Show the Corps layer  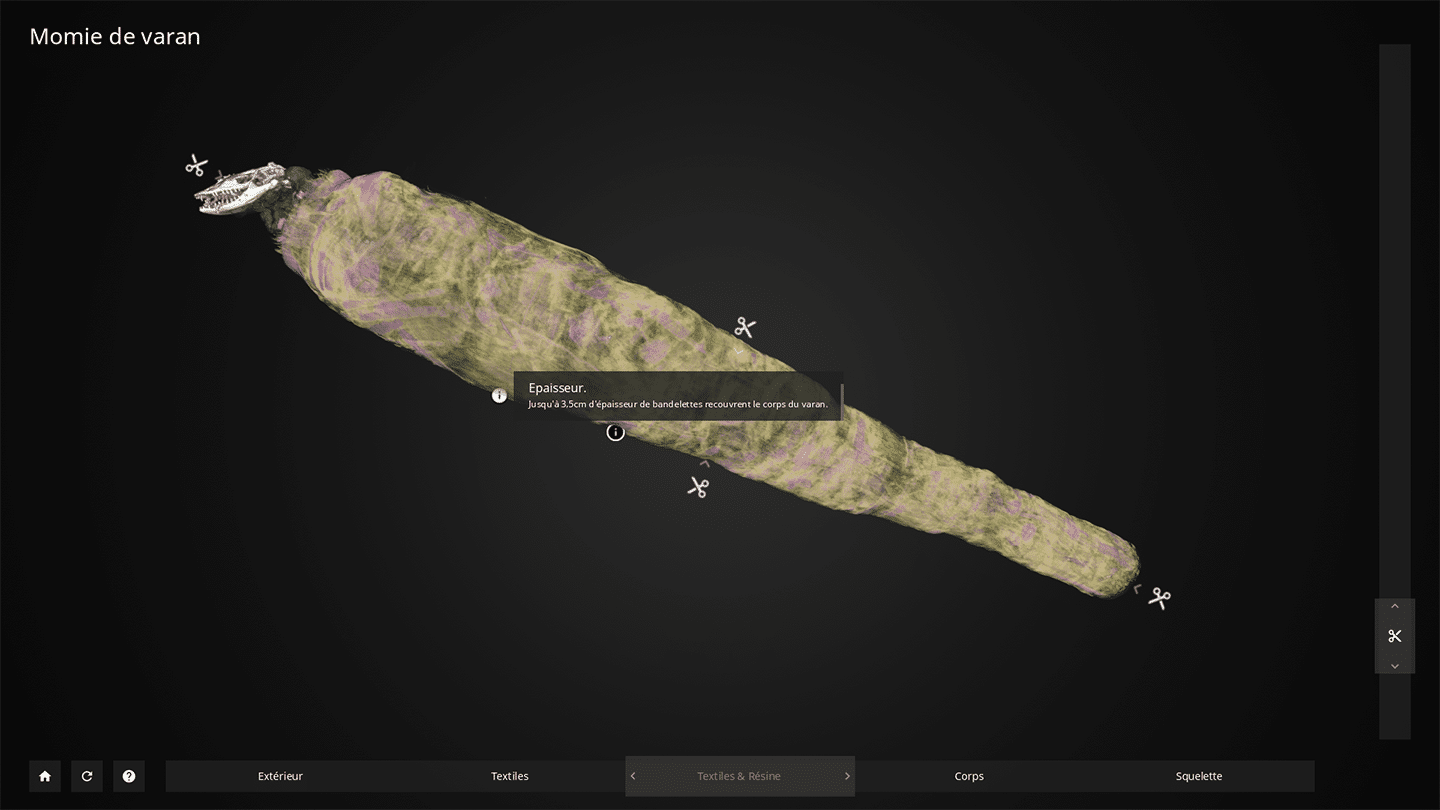[x=969, y=776]
